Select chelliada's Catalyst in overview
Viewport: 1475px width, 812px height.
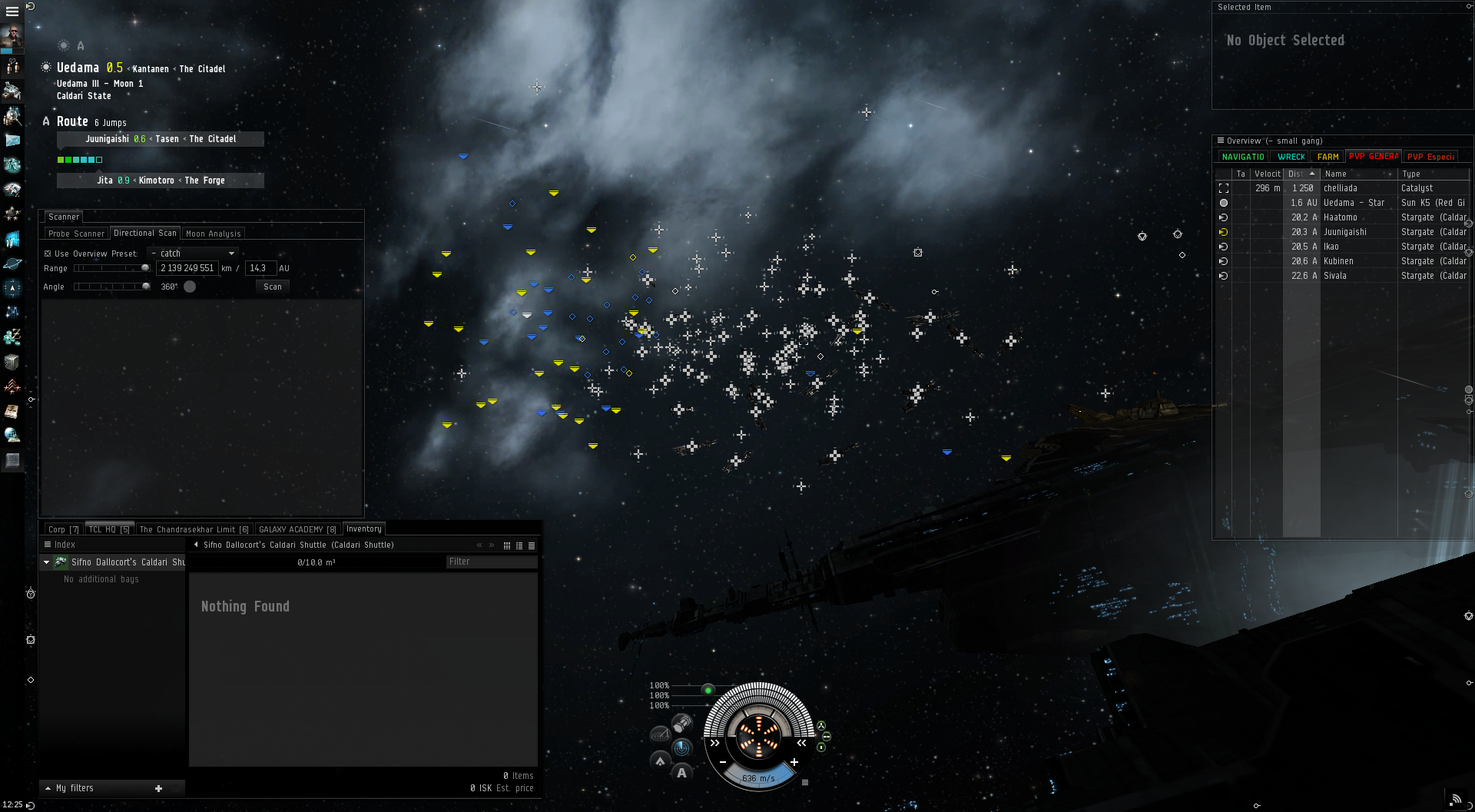pyautogui.click(x=1341, y=188)
